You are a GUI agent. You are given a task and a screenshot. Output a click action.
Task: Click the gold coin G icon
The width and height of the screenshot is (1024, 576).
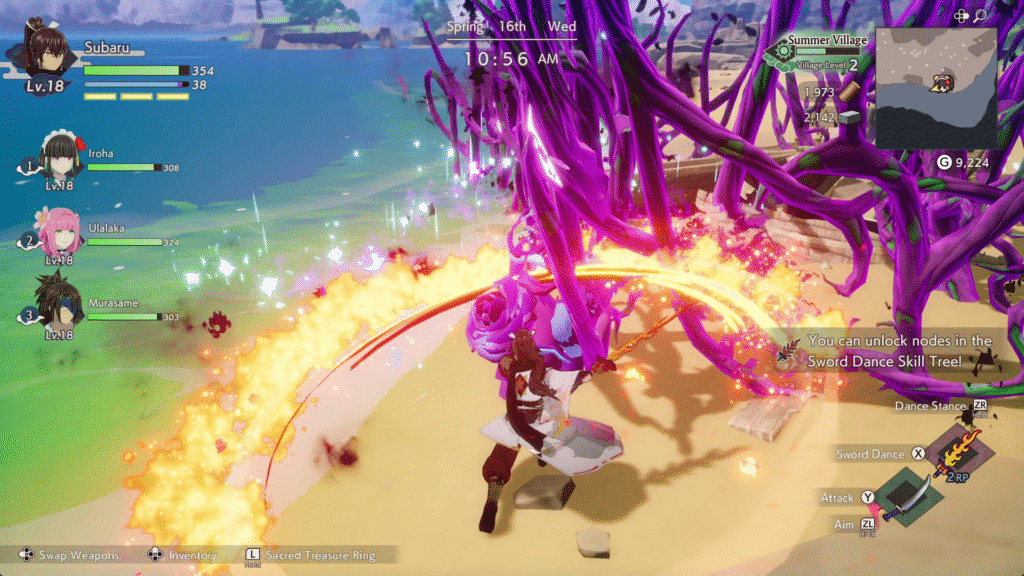tap(943, 162)
